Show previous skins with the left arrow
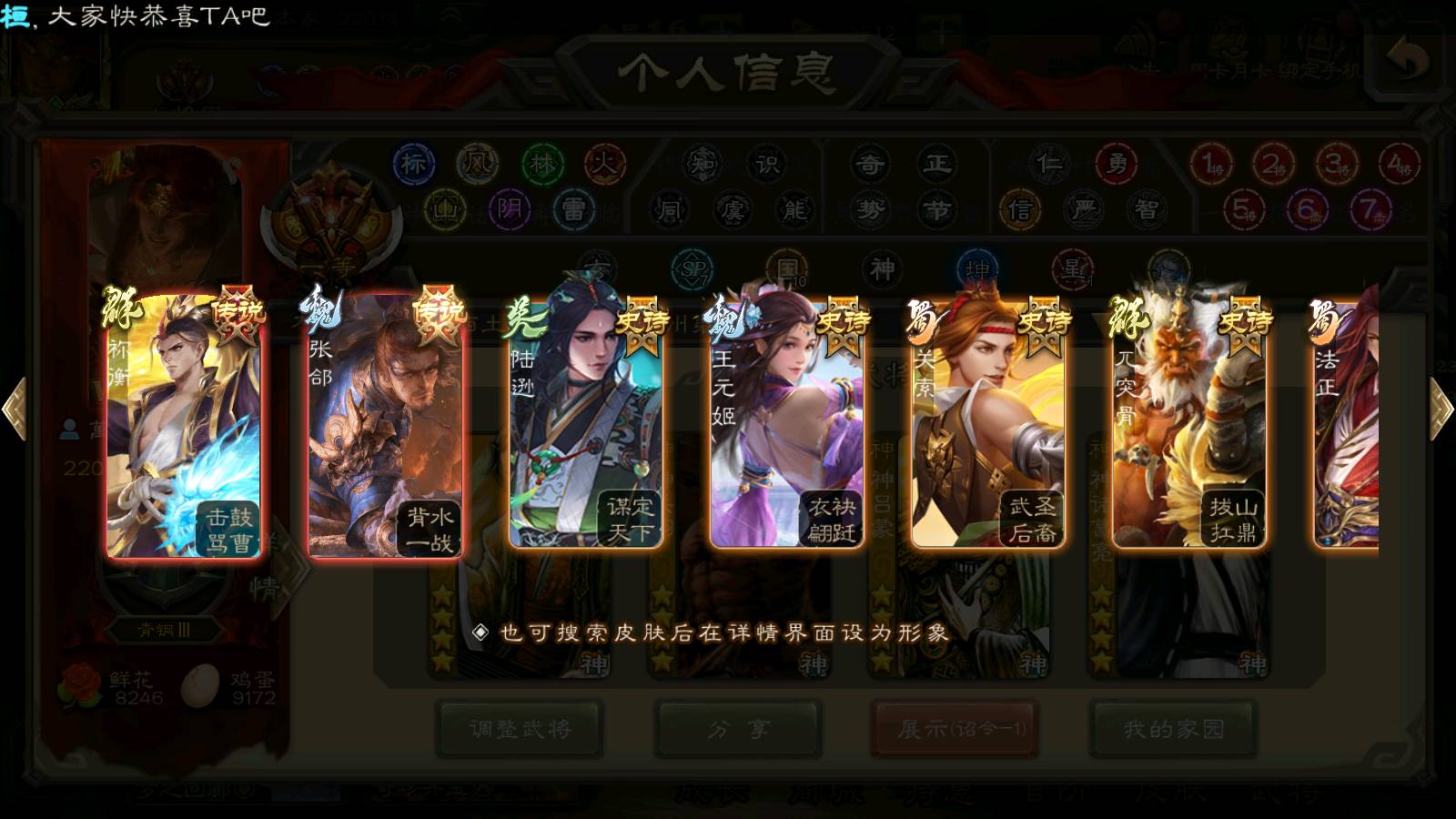The width and height of the screenshot is (1456, 819). tap(14, 409)
